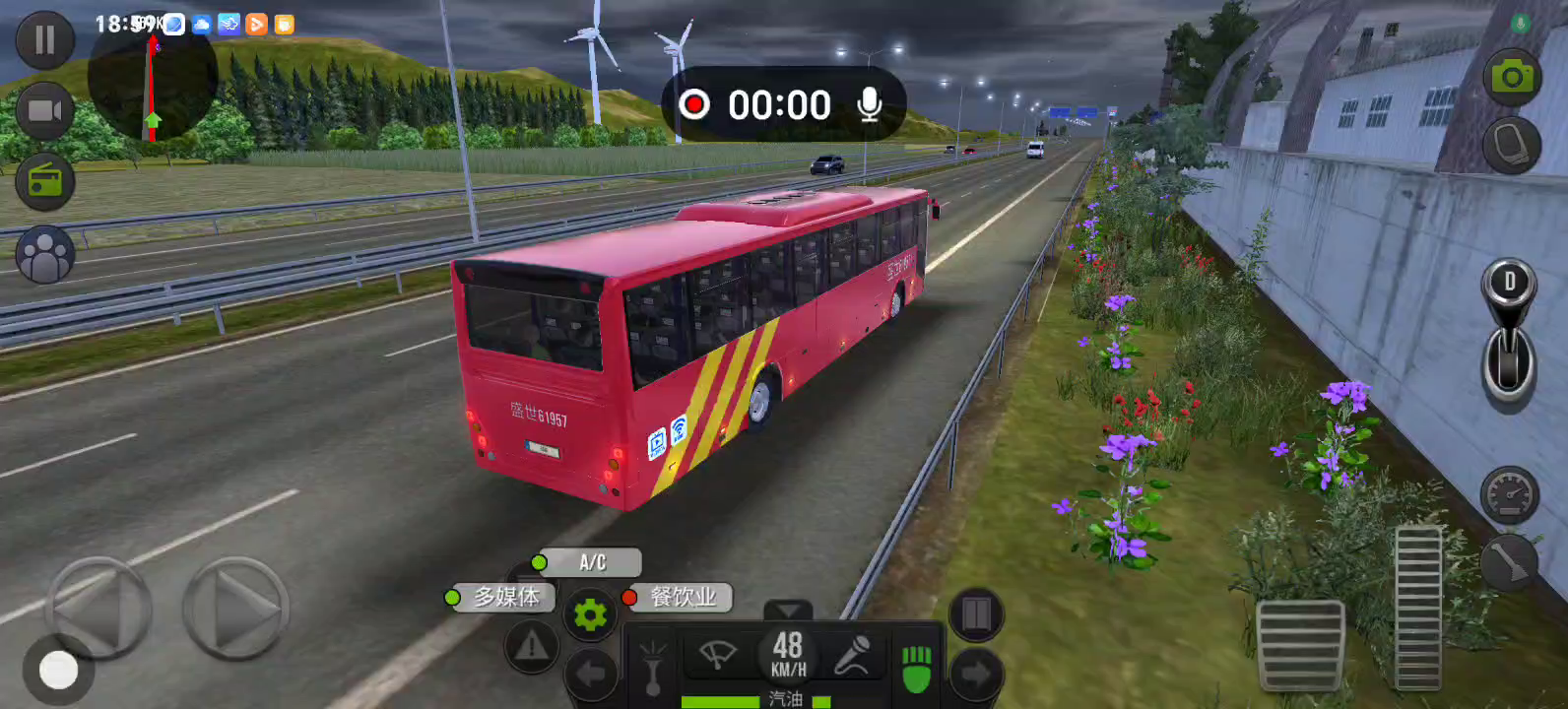This screenshot has height=709, width=1568.
Task: Shift the D gear lever
Action: click(x=1509, y=330)
